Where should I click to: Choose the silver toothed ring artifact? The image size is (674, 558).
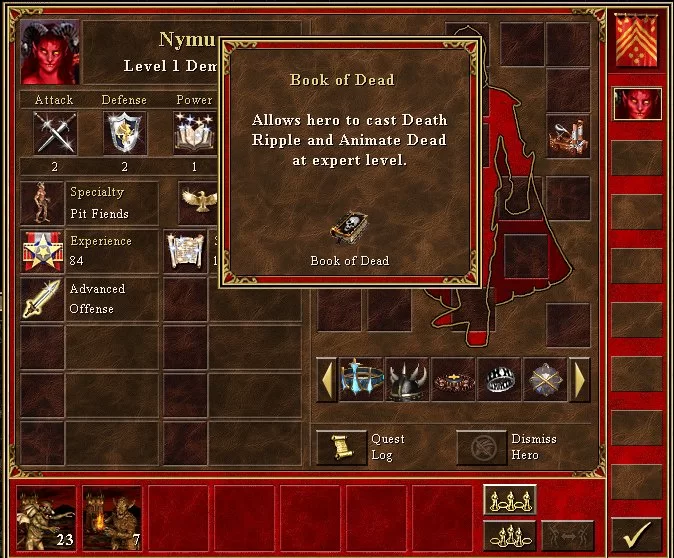[499, 380]
